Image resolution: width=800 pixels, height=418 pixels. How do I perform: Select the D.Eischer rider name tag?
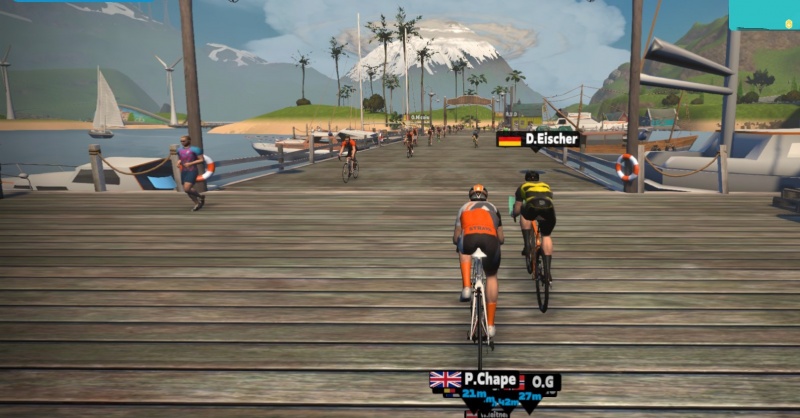[x=538, y=139]
